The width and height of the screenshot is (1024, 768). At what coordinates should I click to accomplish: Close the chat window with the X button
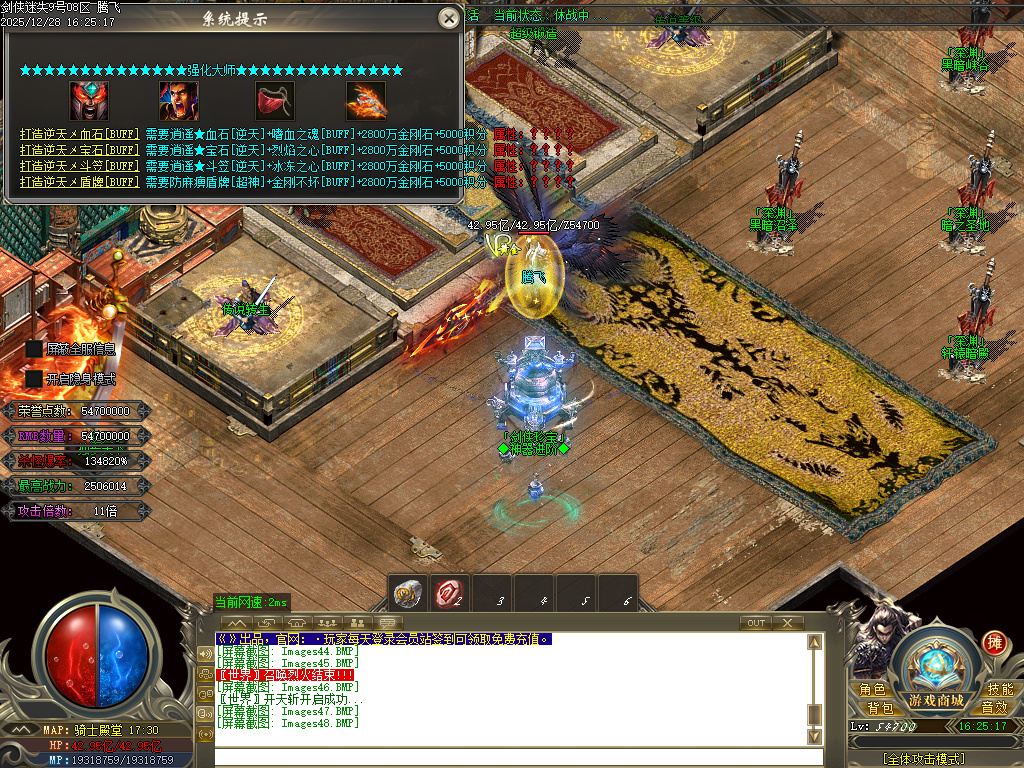click(x=788, y=623)
